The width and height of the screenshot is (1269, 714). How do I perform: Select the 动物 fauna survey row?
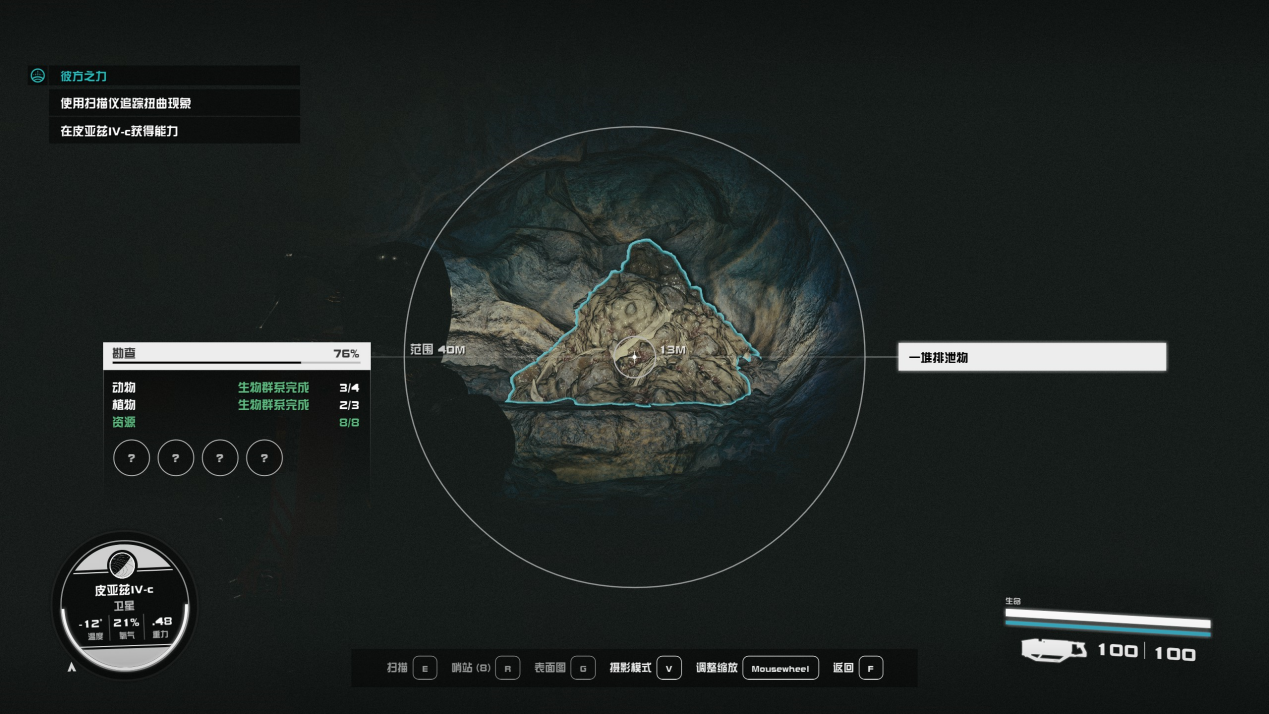[x=236, y=388]
